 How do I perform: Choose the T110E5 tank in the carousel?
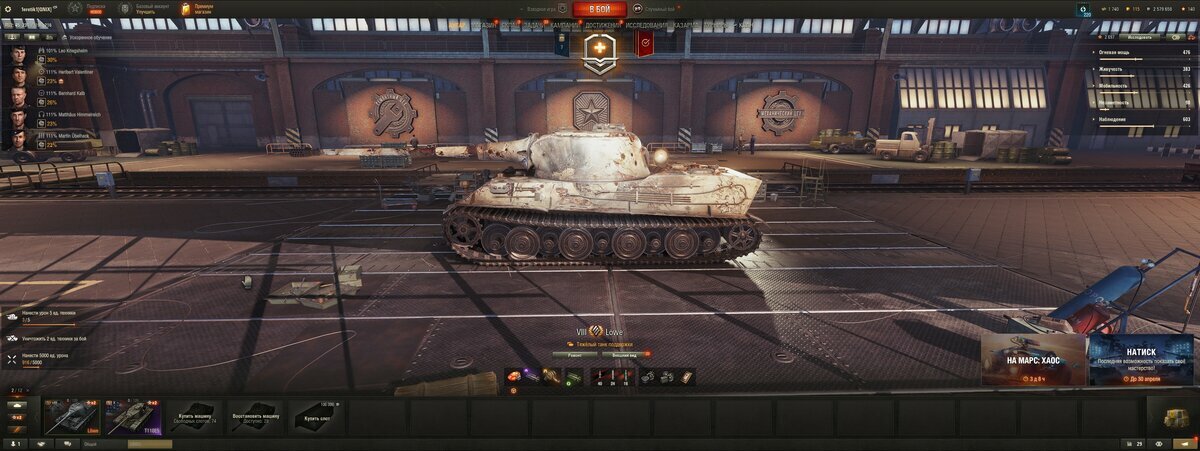point(133,417)
